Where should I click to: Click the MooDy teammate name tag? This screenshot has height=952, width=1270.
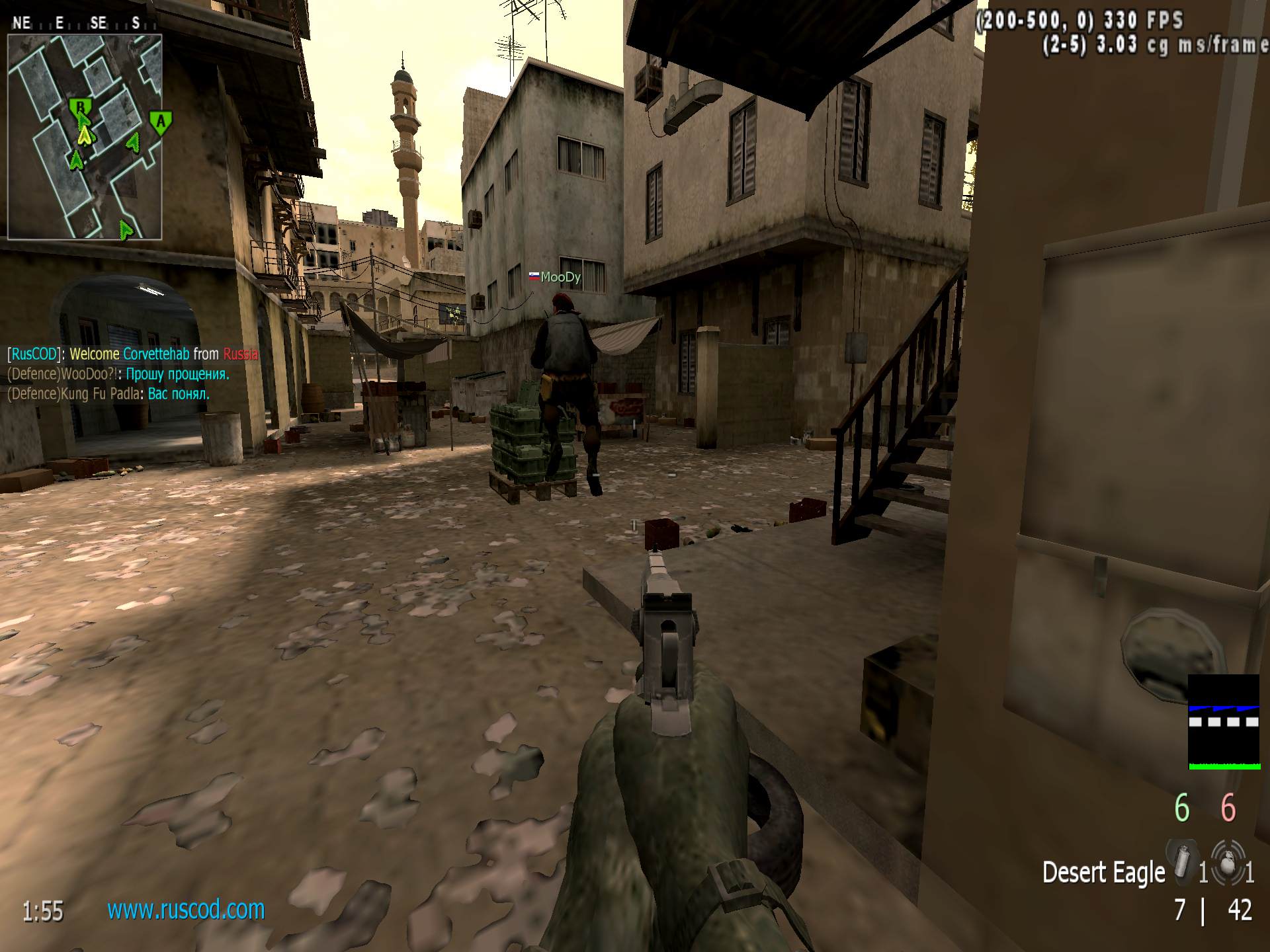[x=556, y=277]
